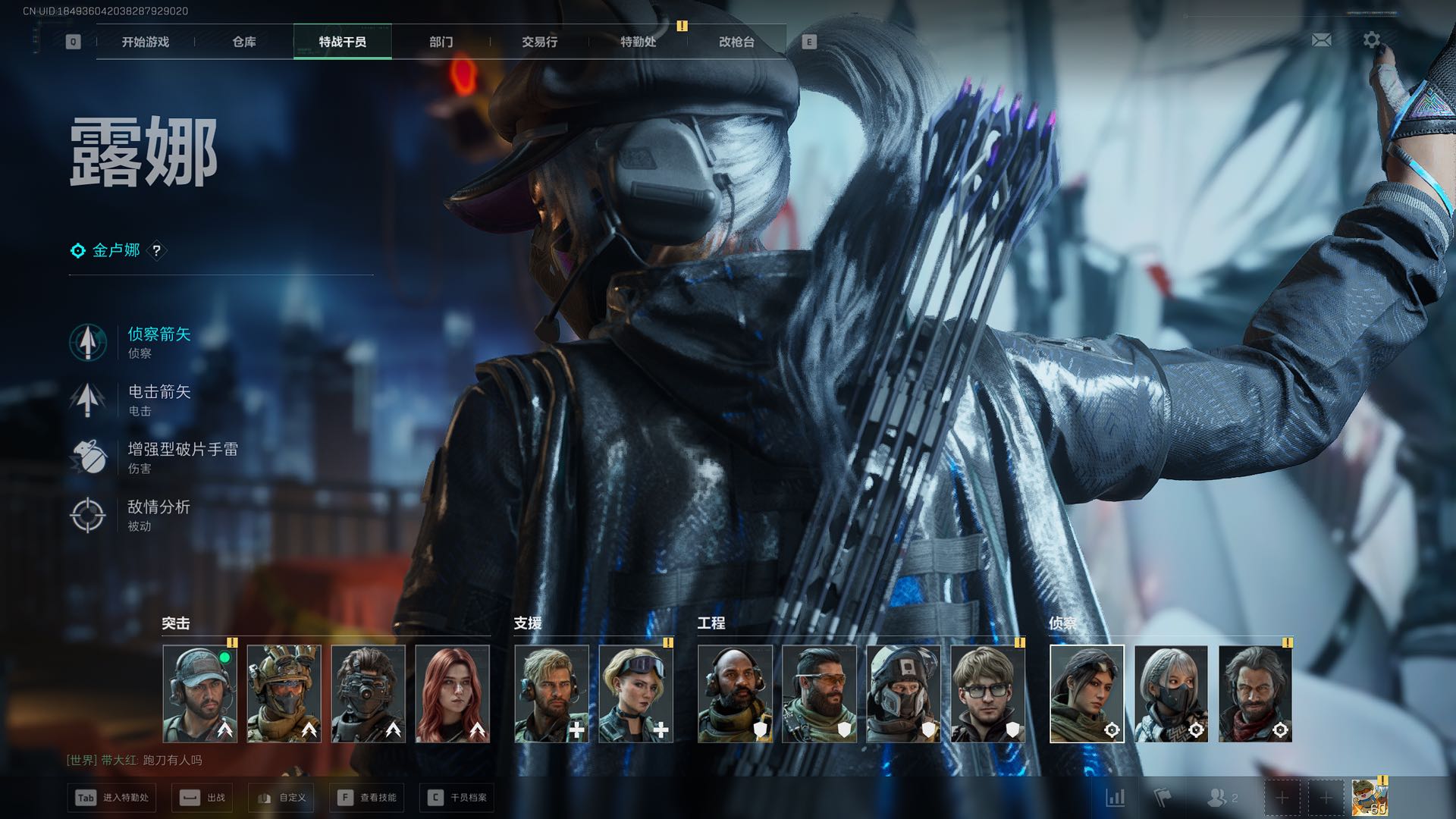The height and width of the screenshot is (819, 1456).
Task: Select the red-haired 突击 operator portrait
Action: 453,694
